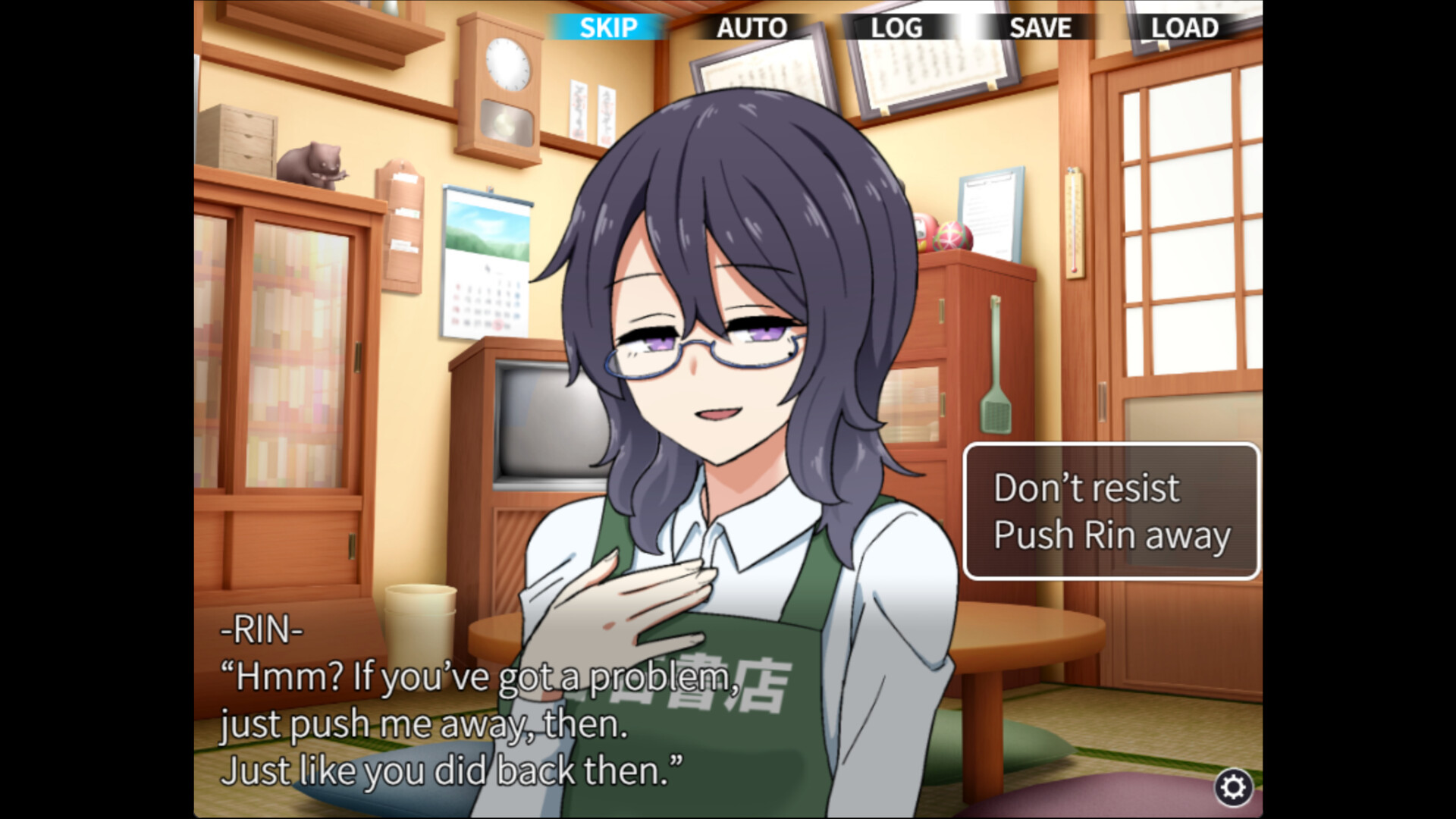Disable the blue highlighted SKIP toggle
1456x819 pixels.
(610, 28)
